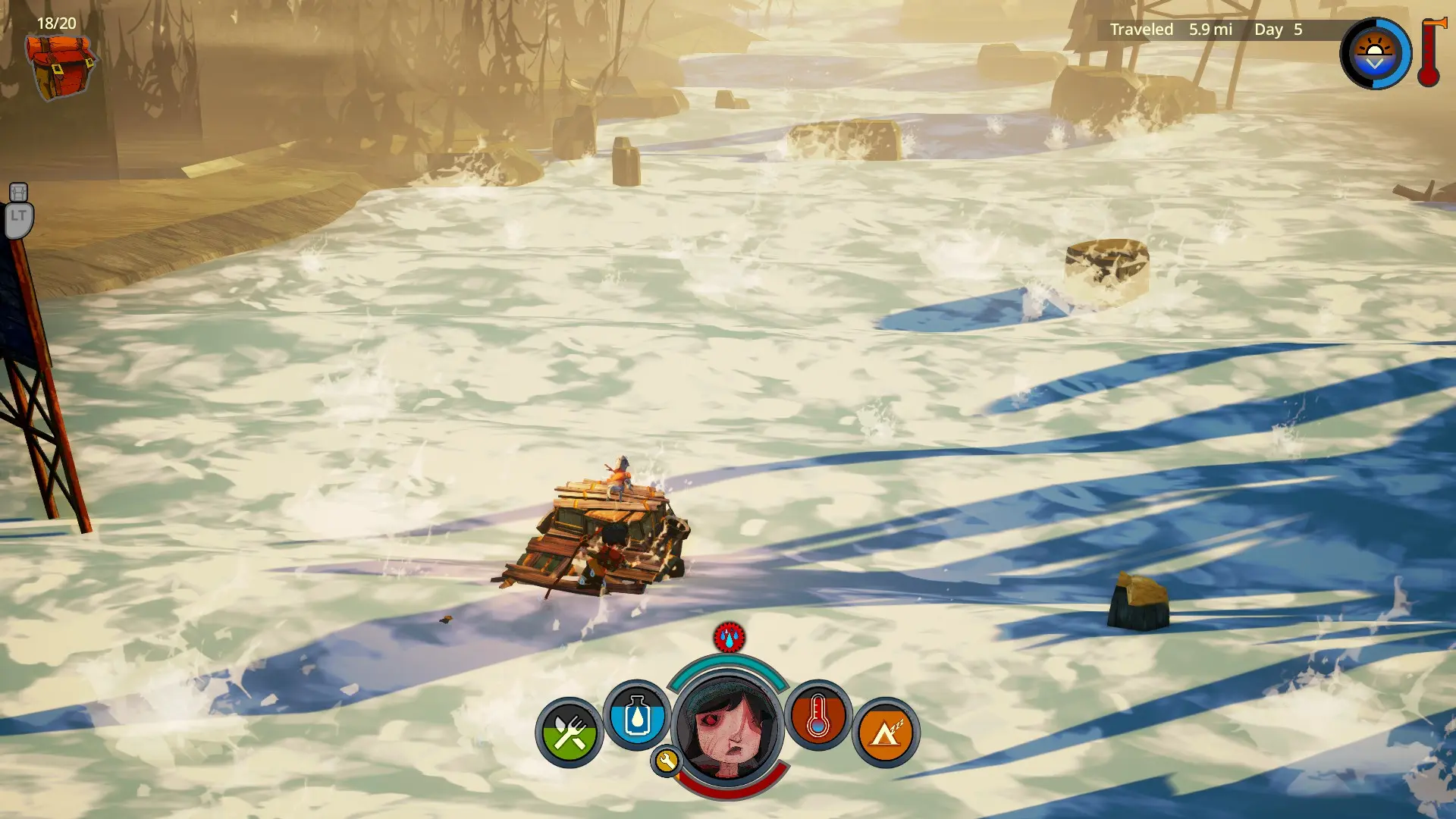Choose the rest tent icon
The height and width of the screenshot is (819, 1456).
pos(885,733)
